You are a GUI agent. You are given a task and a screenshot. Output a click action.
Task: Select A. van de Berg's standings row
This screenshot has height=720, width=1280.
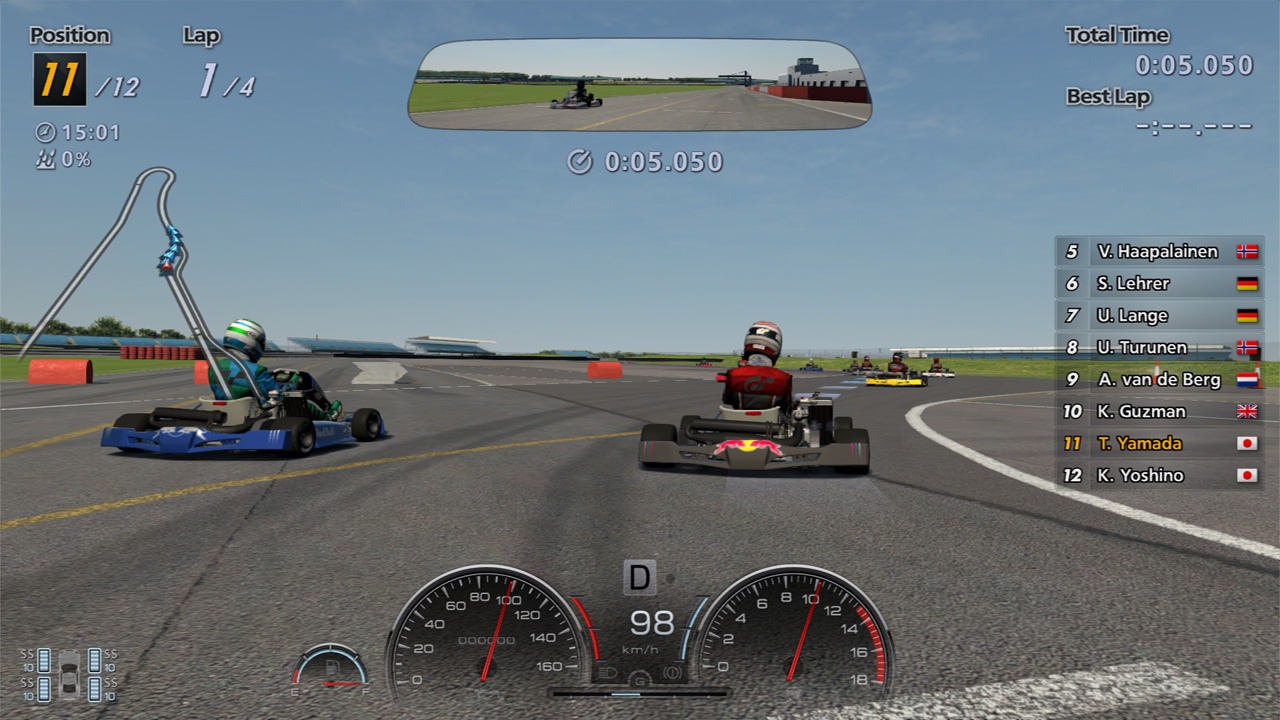[x=1159, y=380]
